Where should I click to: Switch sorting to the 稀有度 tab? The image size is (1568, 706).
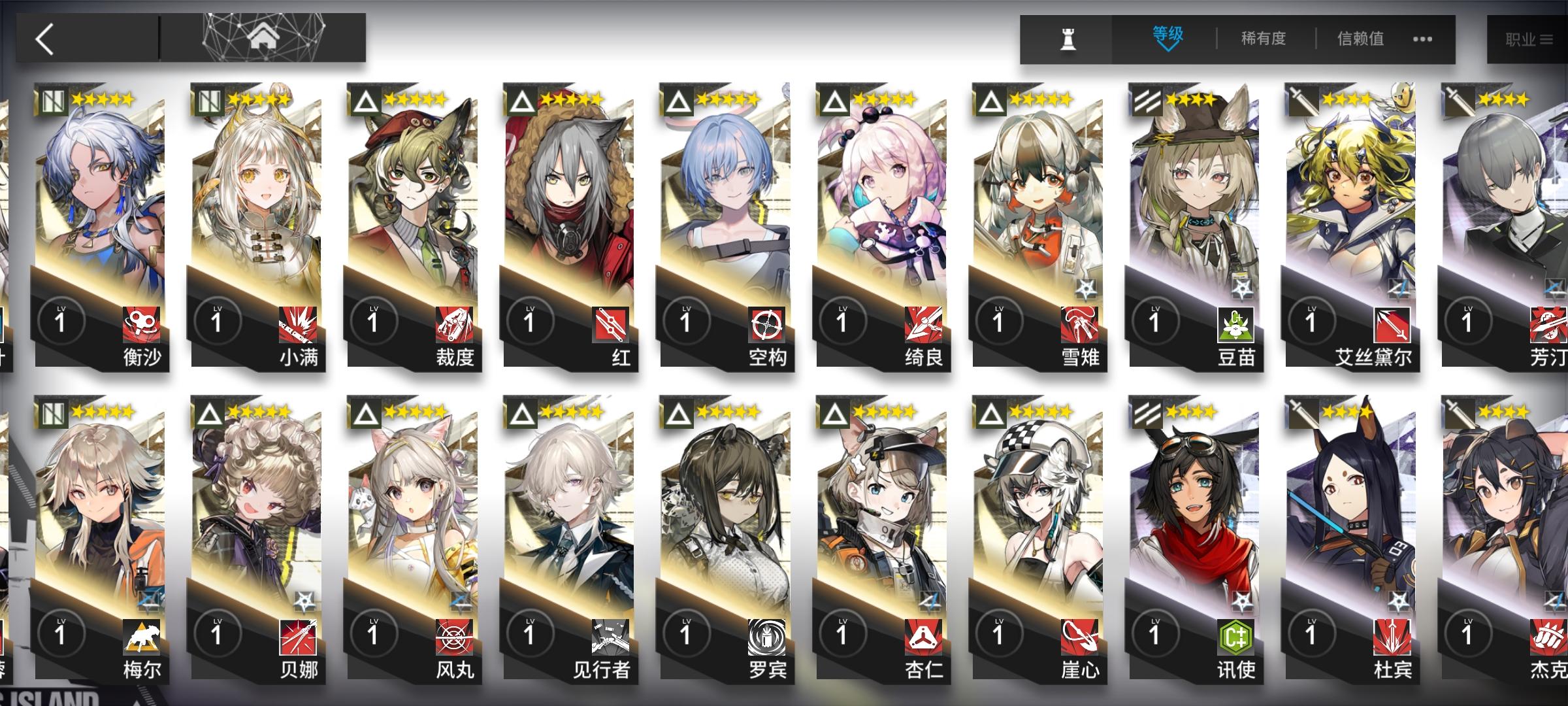pyautogui.click(x=1262, y=38)
